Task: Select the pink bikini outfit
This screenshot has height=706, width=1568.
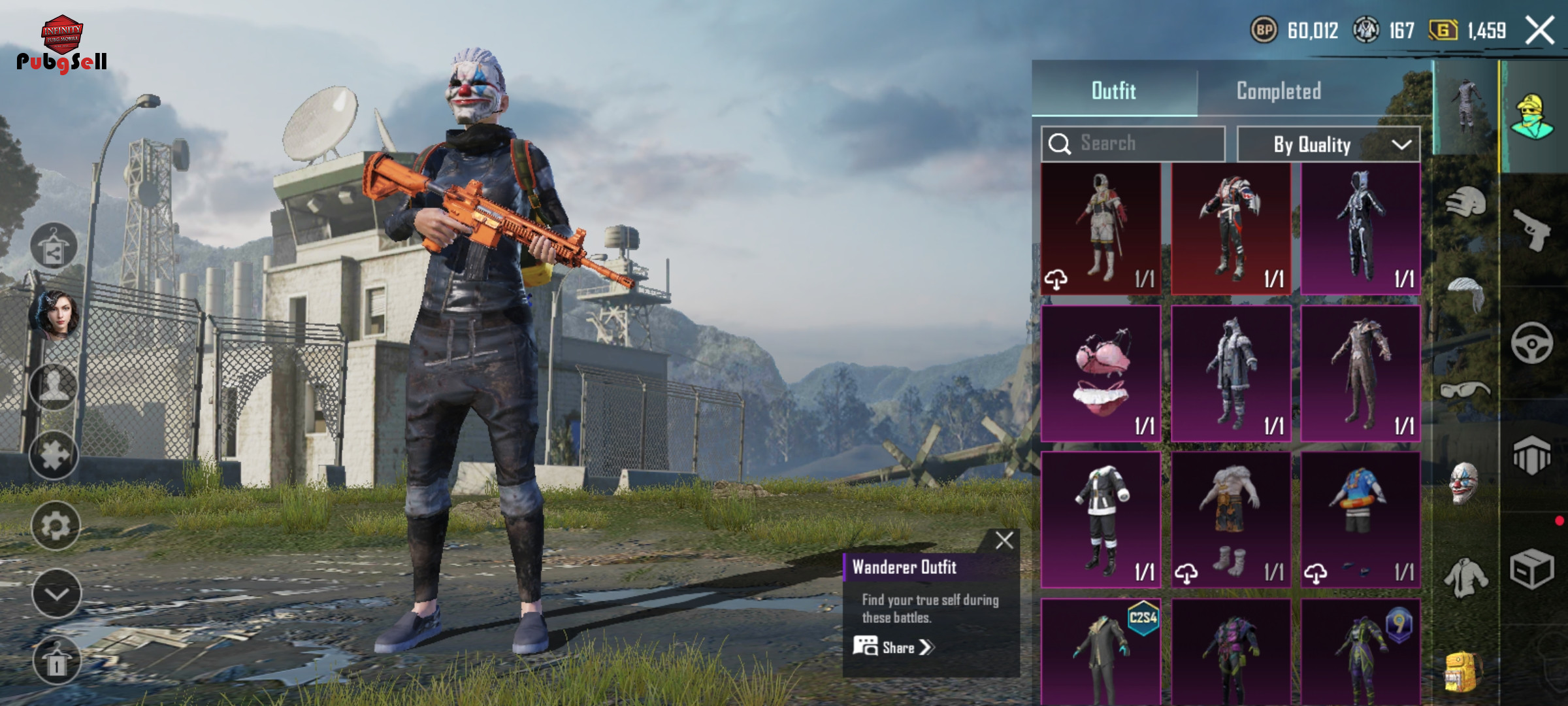Action: pos(1101,374)
